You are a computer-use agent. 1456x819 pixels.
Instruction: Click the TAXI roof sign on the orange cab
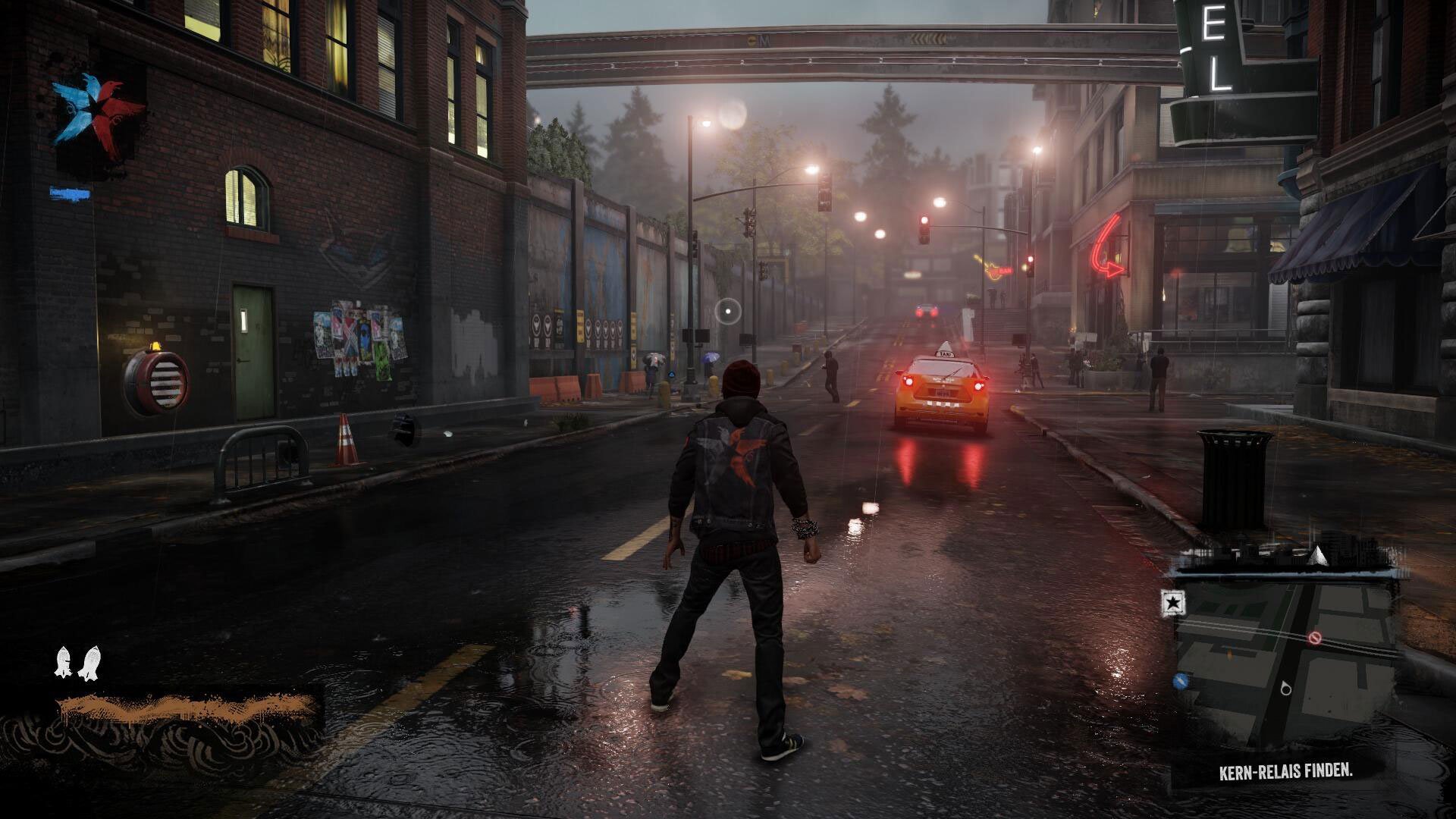[944, 353]
